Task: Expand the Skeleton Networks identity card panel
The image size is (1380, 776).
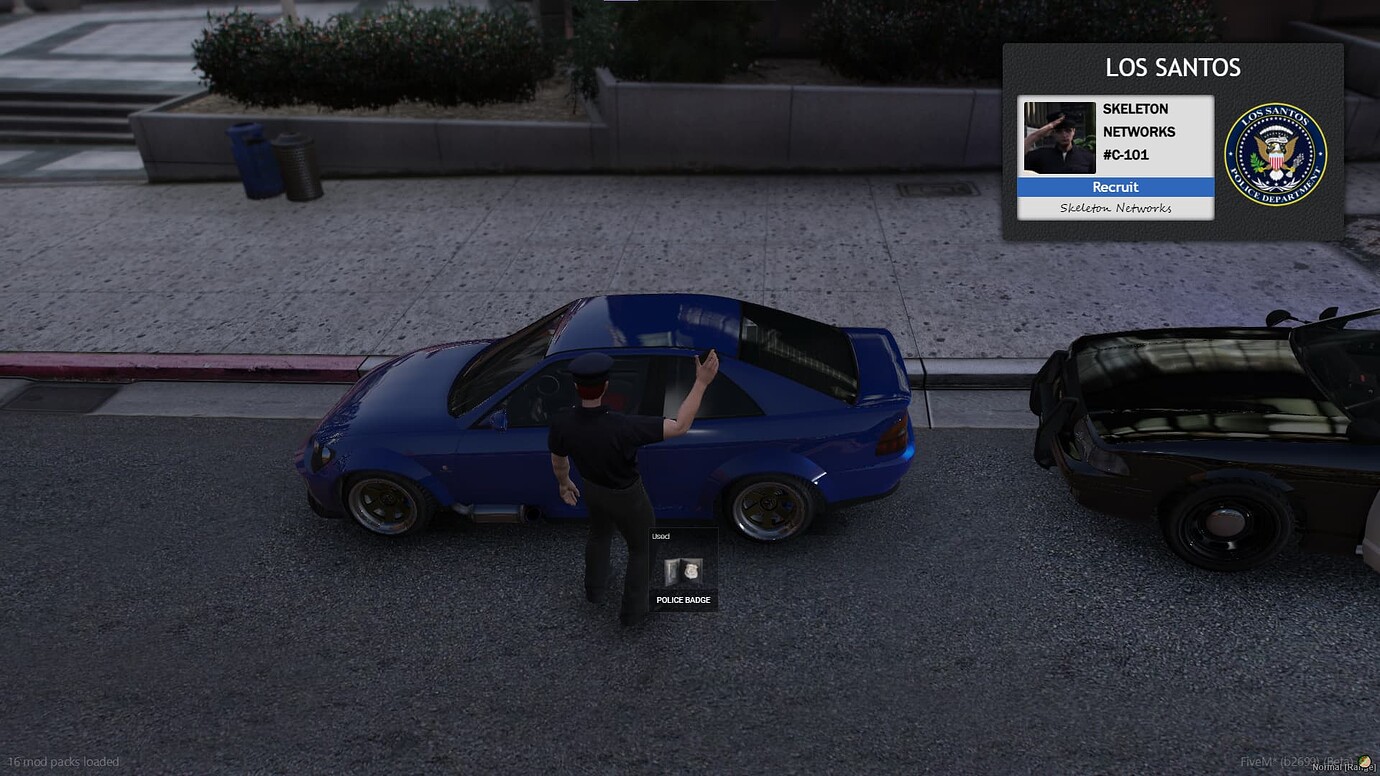Action: tap(1115, 155)
